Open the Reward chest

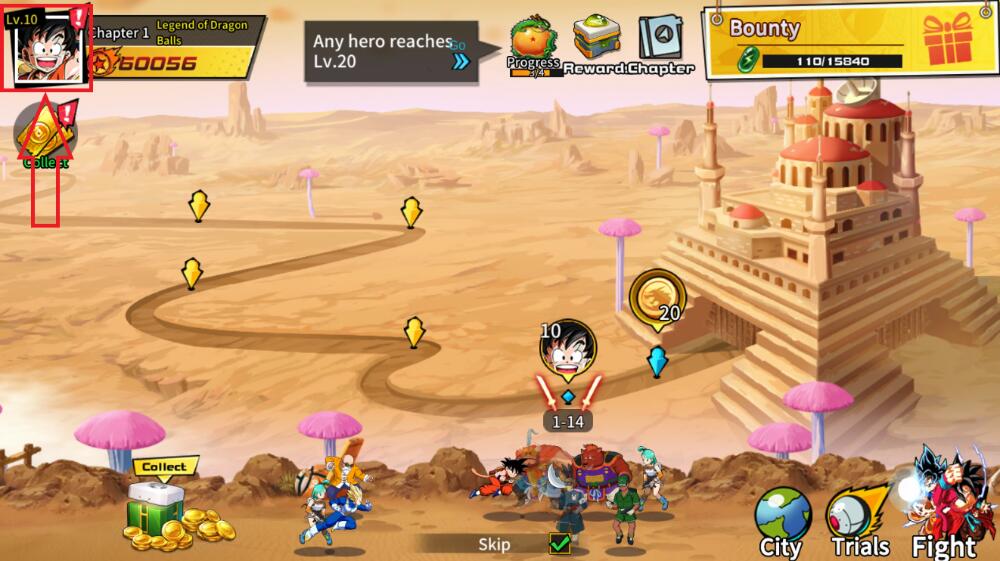pos(597,41)
